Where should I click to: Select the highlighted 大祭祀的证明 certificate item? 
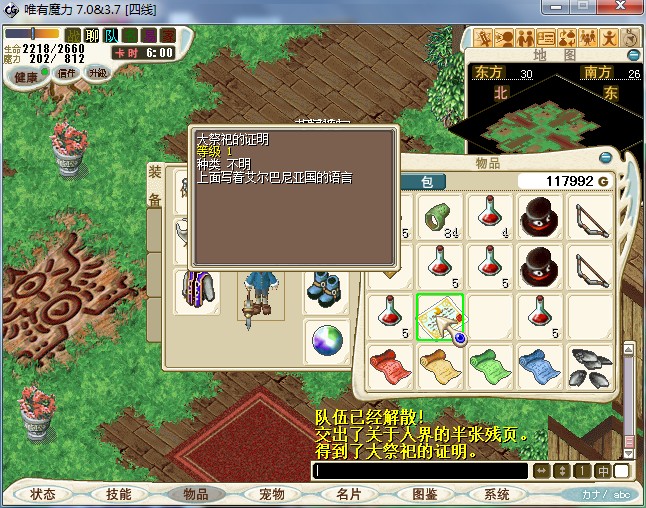[x=440, y=317]
